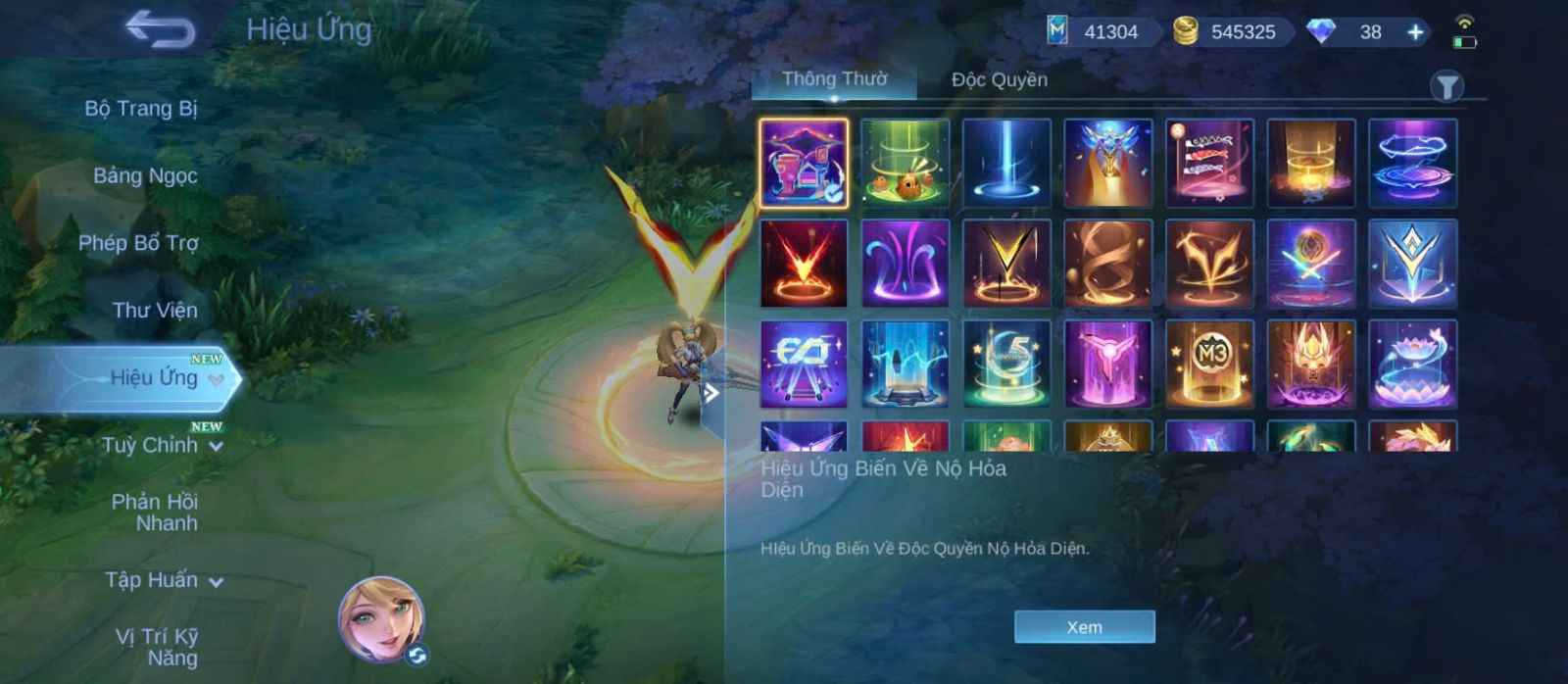Screen dimensions: 1568x684
Task: Choose the red V recall effect
Action: tap(804, 264)
